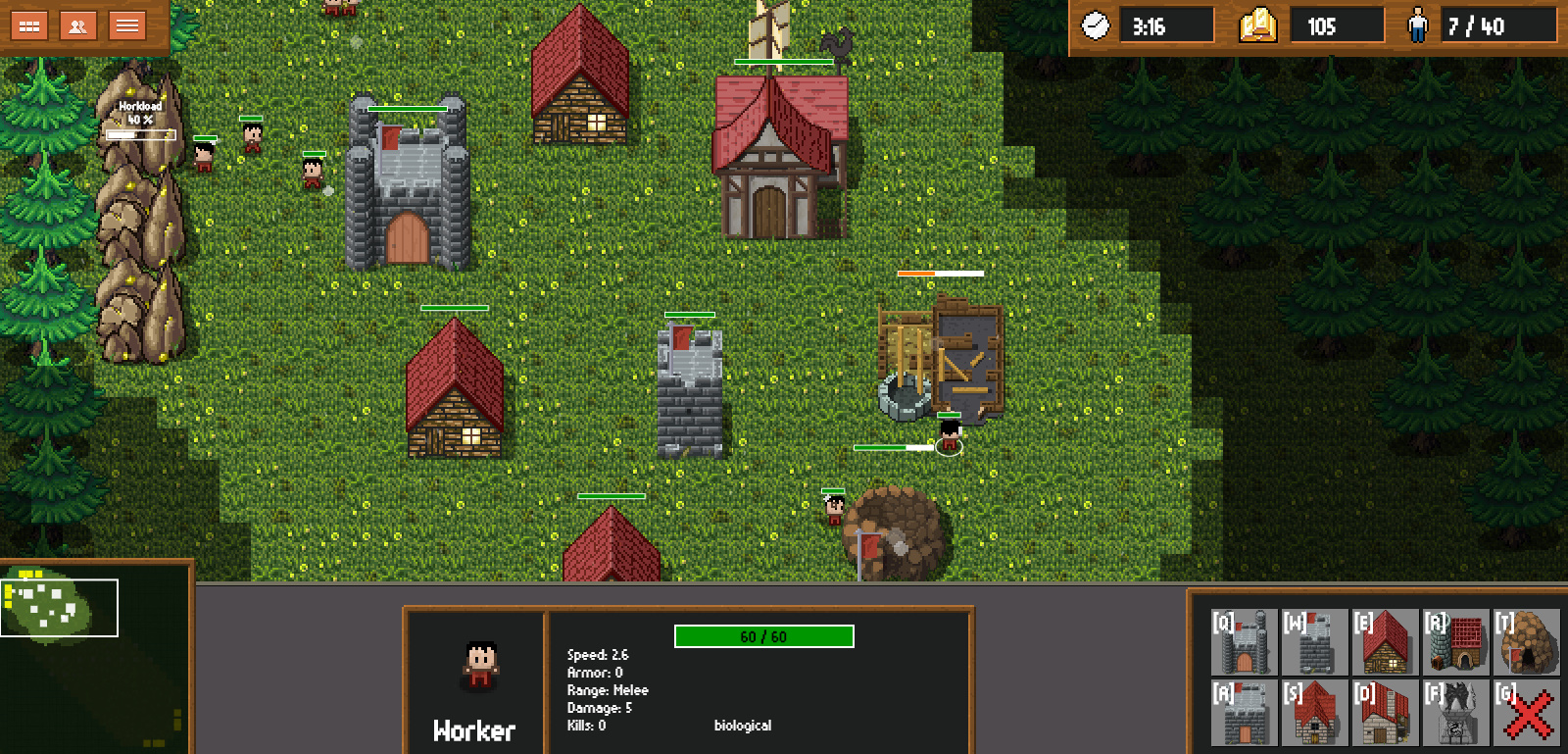This screenshot has height=754, width=1568.
Task: Click the Workload 40% progress bar
Action: [x=141, y=134]
